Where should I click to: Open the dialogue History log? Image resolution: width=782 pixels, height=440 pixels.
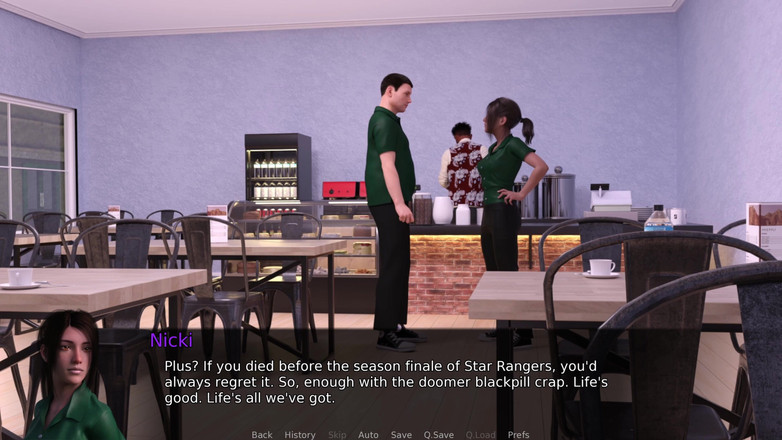(x=299, y=435)
